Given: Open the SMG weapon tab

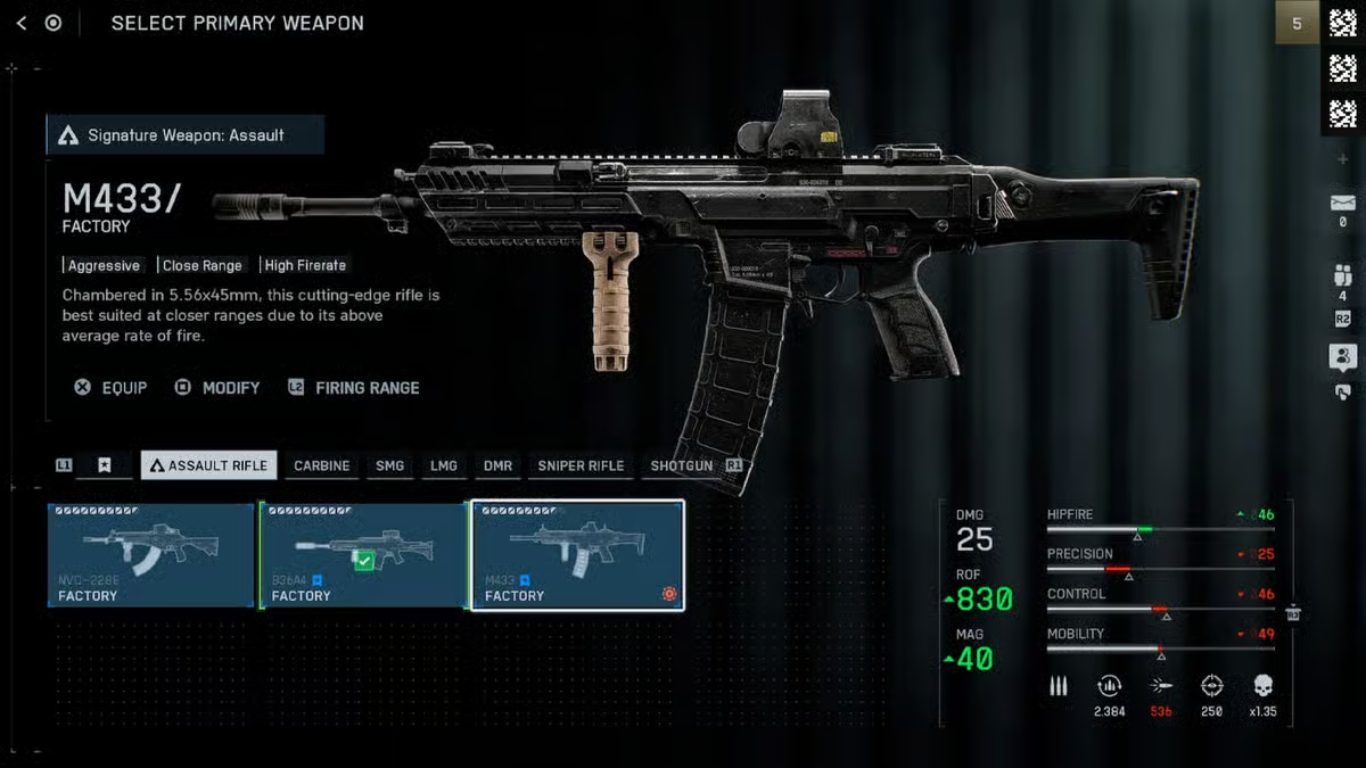Looking at the screenshot, I should (390, 465).
